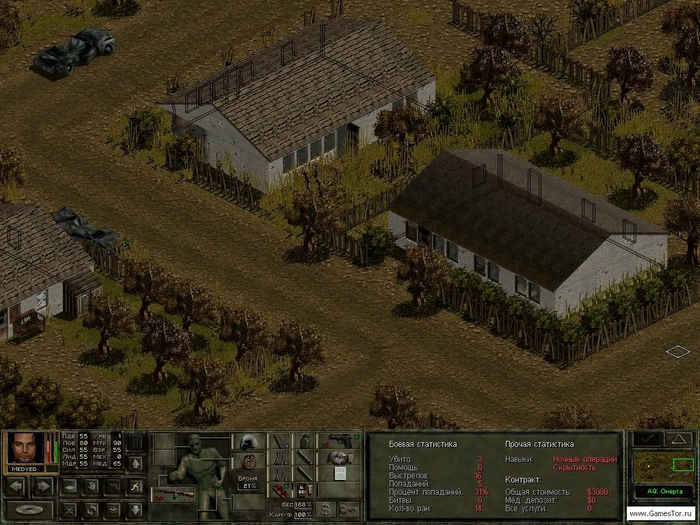Image resolution: width=700 pixels, height=525 pixels.
Task: Switch to the next mercenary with right arrow
Action: (x=43, y=487)
